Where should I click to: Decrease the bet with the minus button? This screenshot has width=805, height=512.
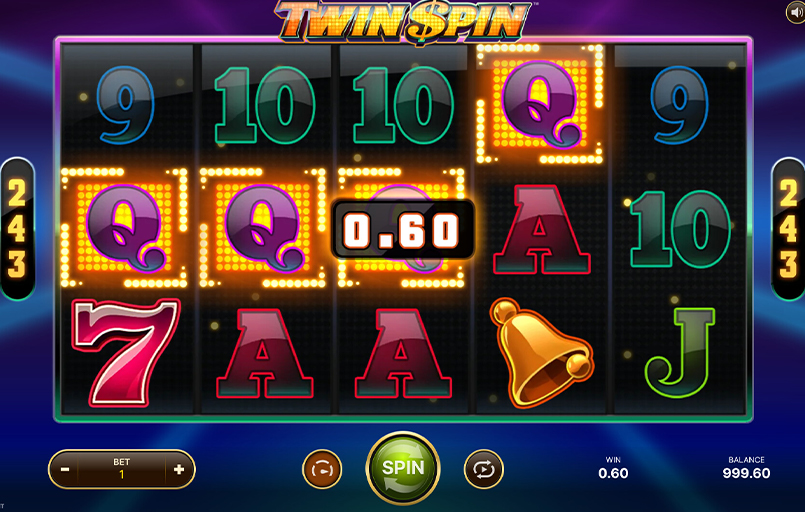(65, 469)
